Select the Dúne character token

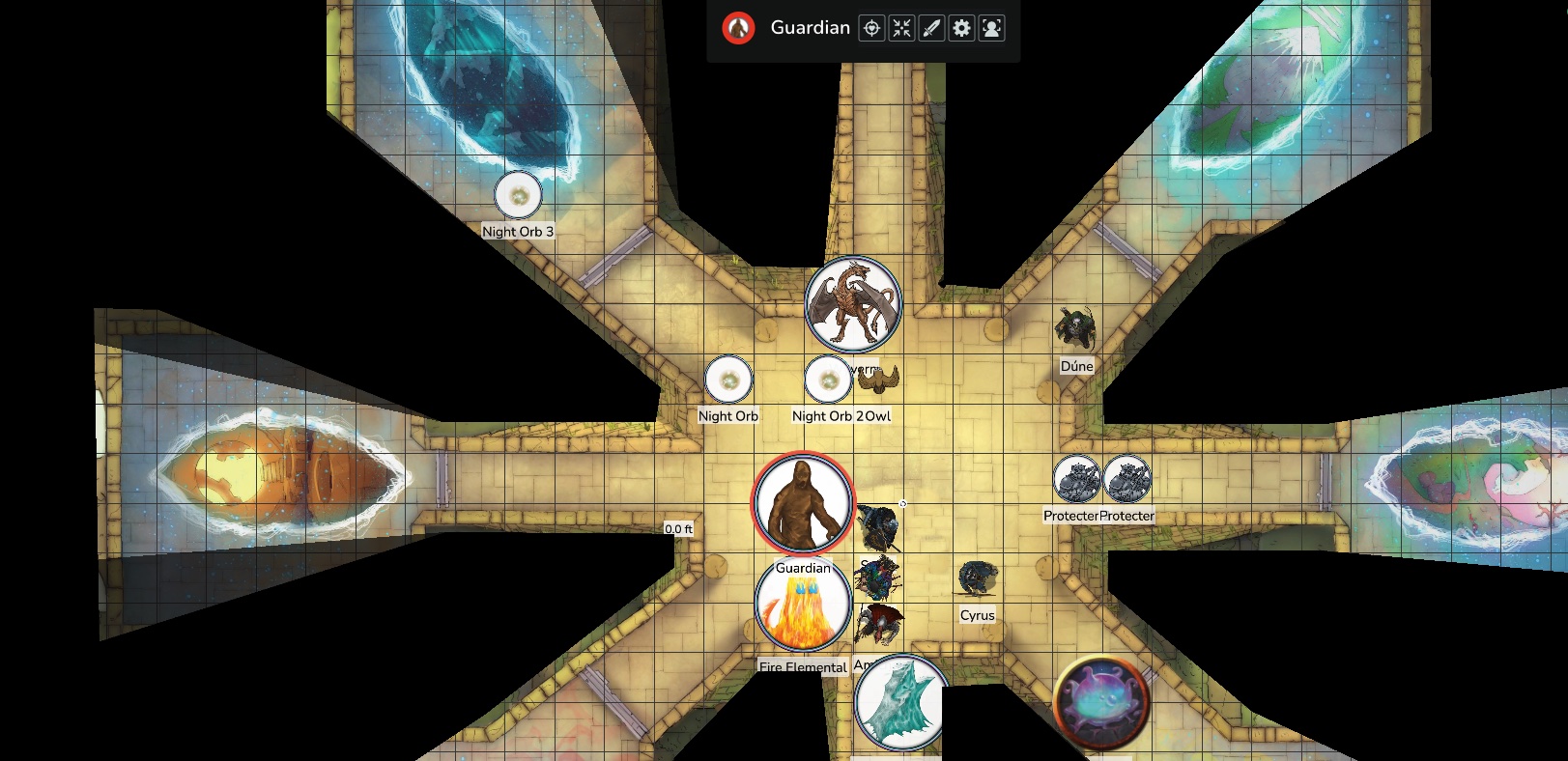1075,330
